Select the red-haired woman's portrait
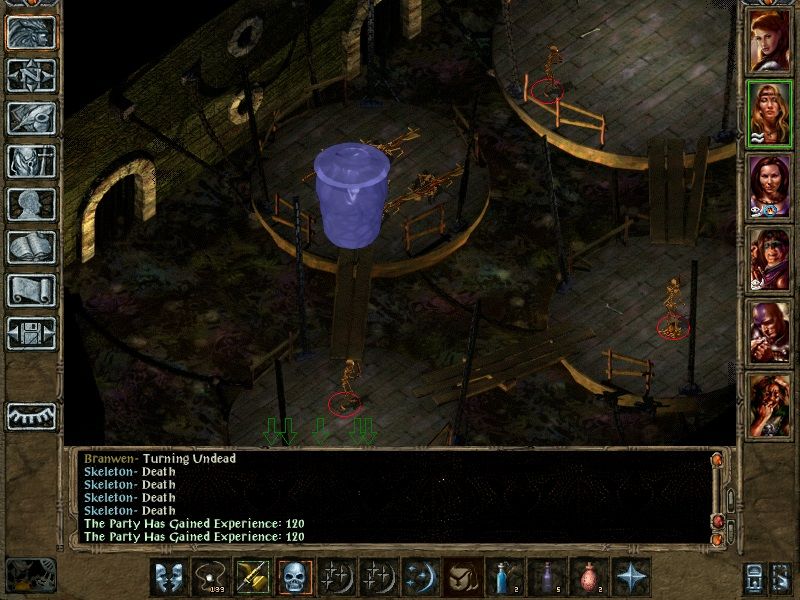The width and height of the screenshot is (800, 600). tap(768, 40)
